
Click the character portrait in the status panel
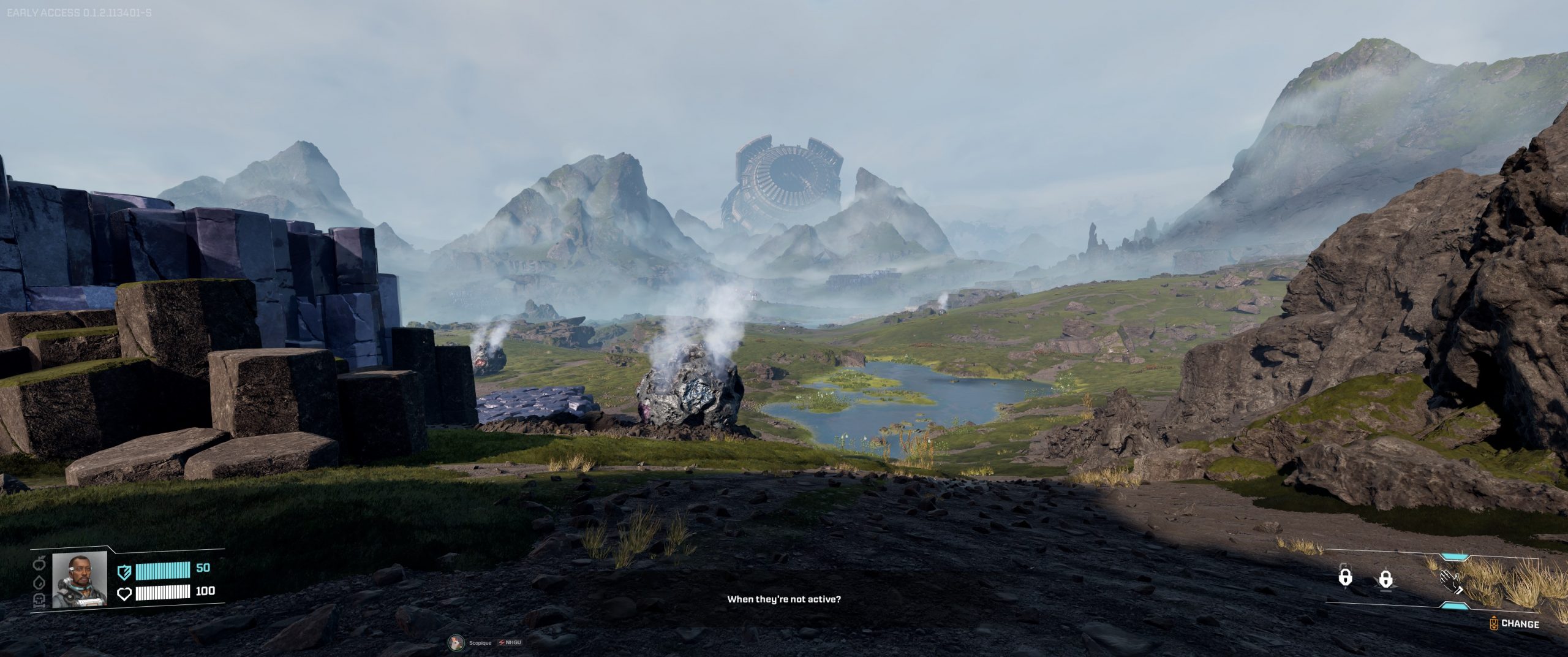79,579
